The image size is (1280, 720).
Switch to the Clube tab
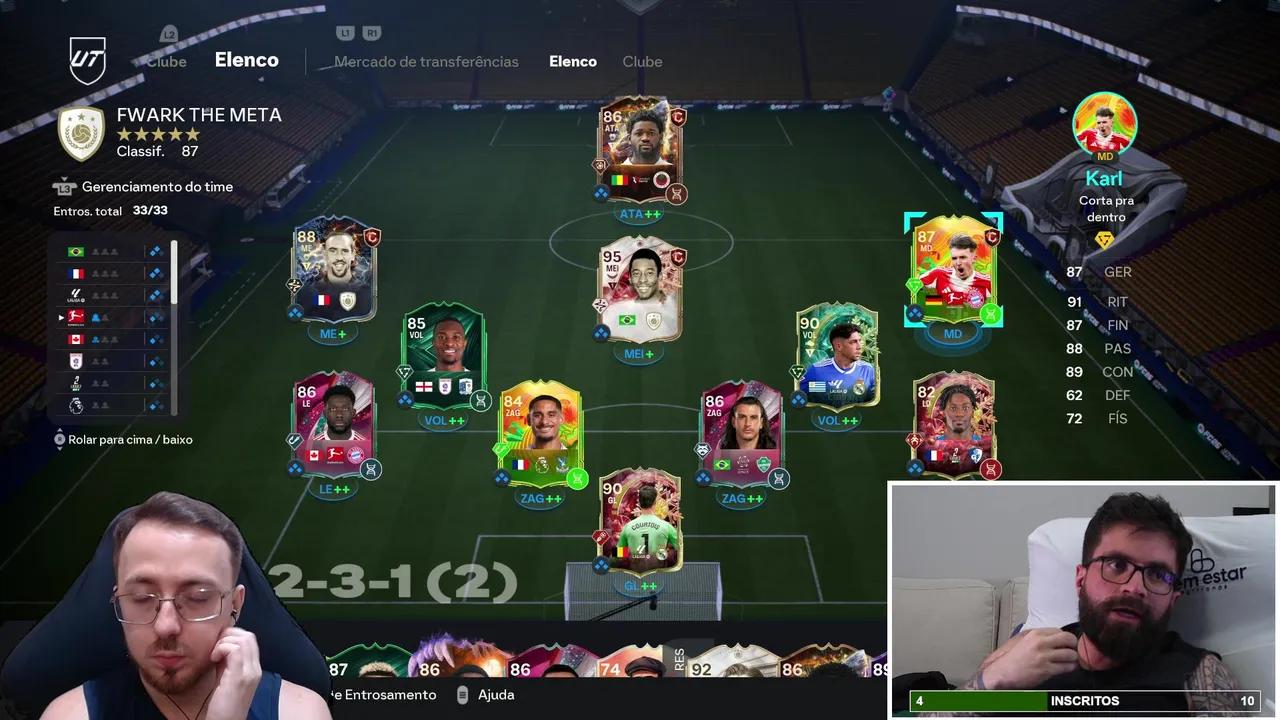[x=642, y=61]
